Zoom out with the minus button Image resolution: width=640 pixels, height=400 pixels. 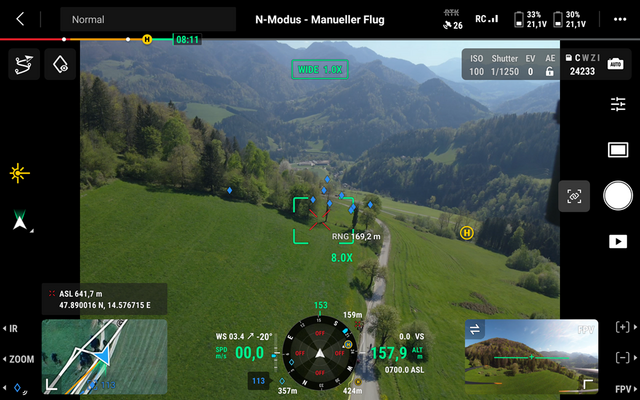tap(623, 358)
